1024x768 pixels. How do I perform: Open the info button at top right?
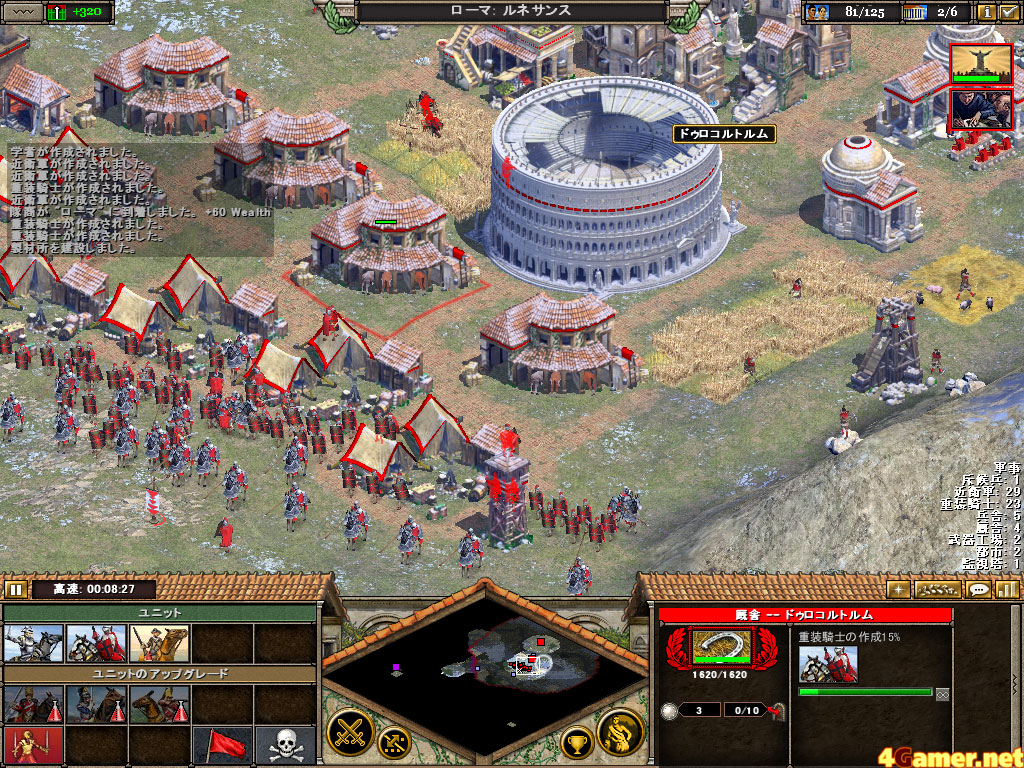point(987,12)
